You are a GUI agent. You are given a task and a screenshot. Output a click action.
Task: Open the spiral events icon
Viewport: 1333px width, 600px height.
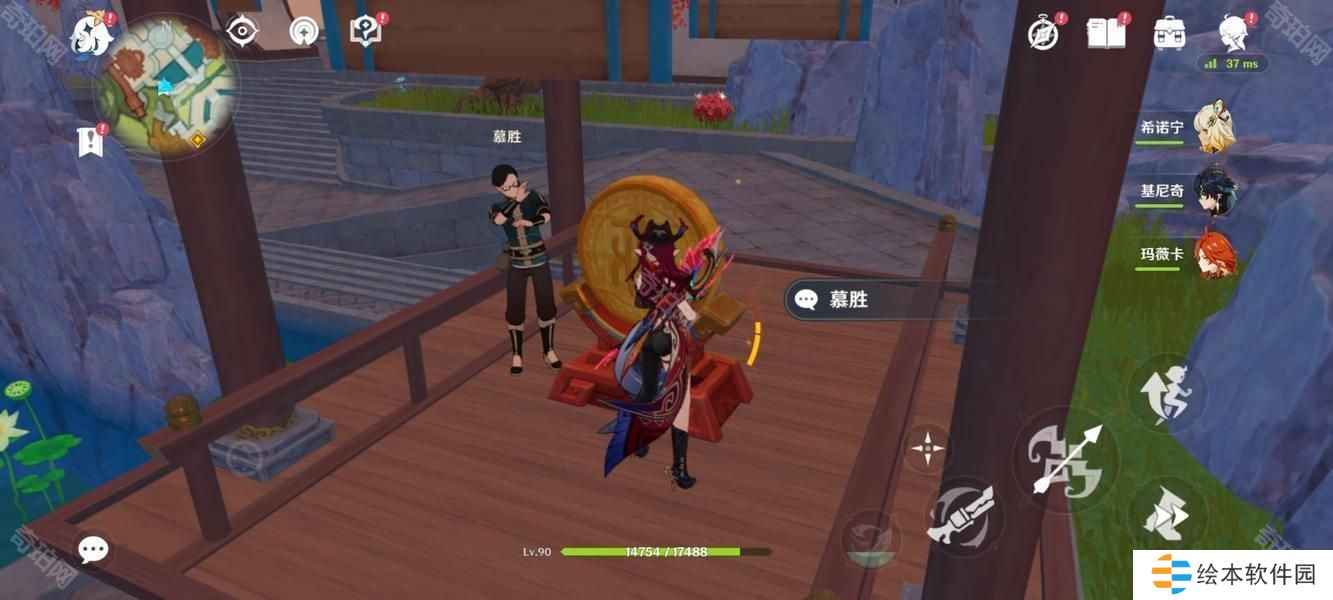point(304,32)
